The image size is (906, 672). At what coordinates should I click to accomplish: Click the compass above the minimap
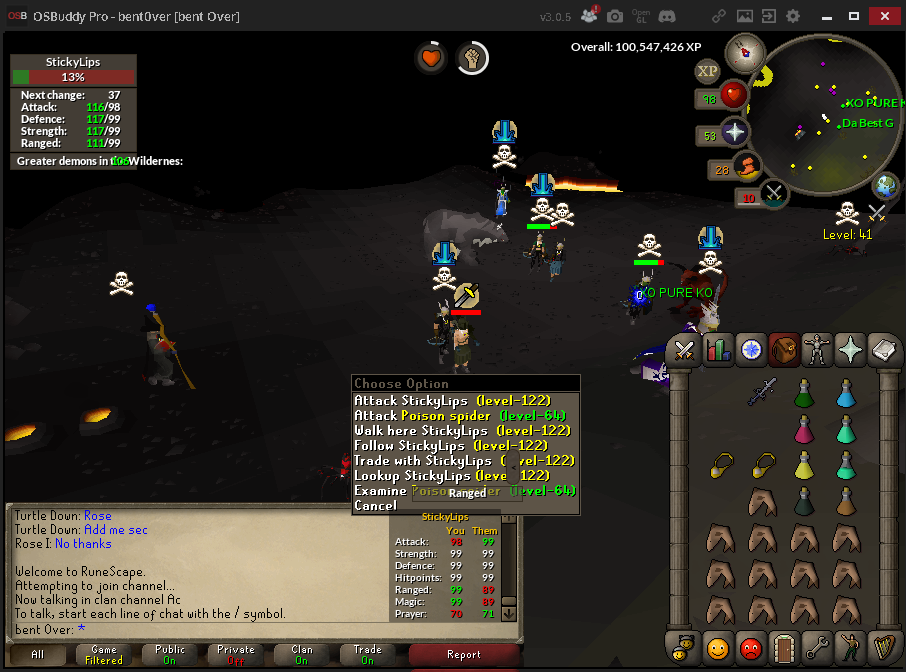click(x=741, y=52)
